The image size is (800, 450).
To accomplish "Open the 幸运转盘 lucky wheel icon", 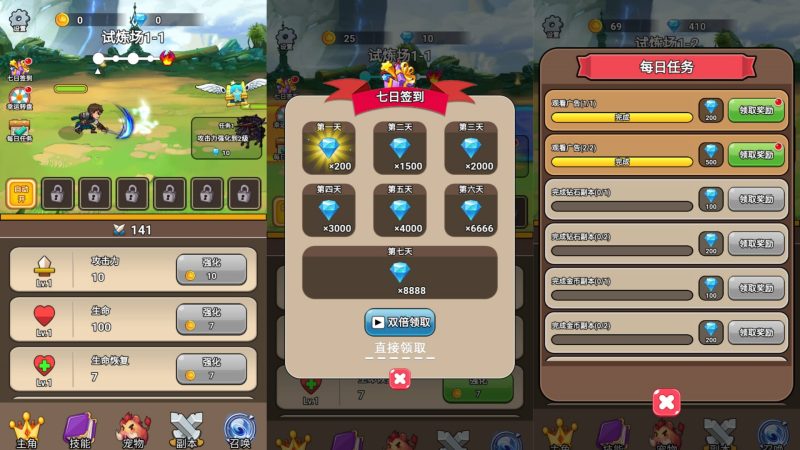I will (x=20, y=97).
